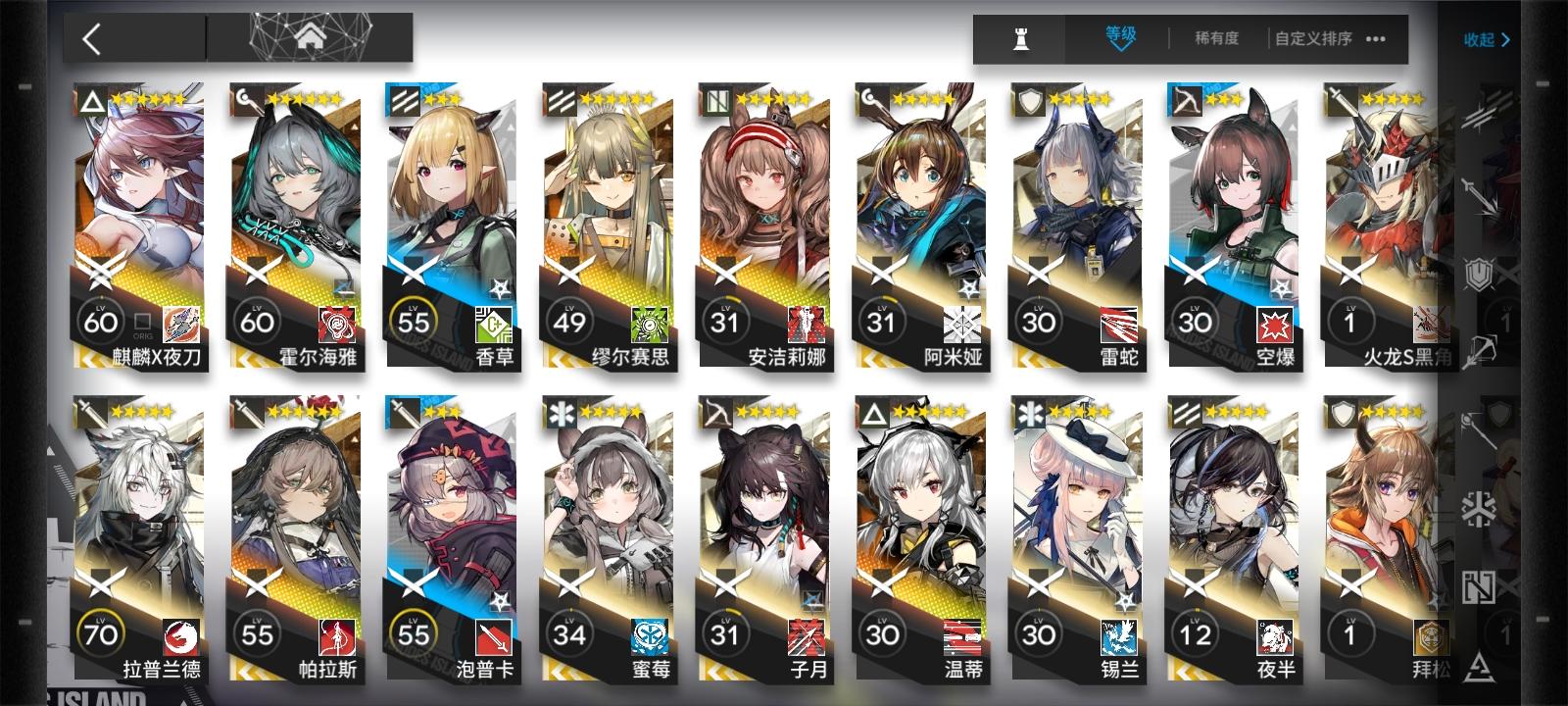This screenshot has width=1568, height=706.
Task: Open the ••• extra sort options
Action: (x=1376, y=39)
